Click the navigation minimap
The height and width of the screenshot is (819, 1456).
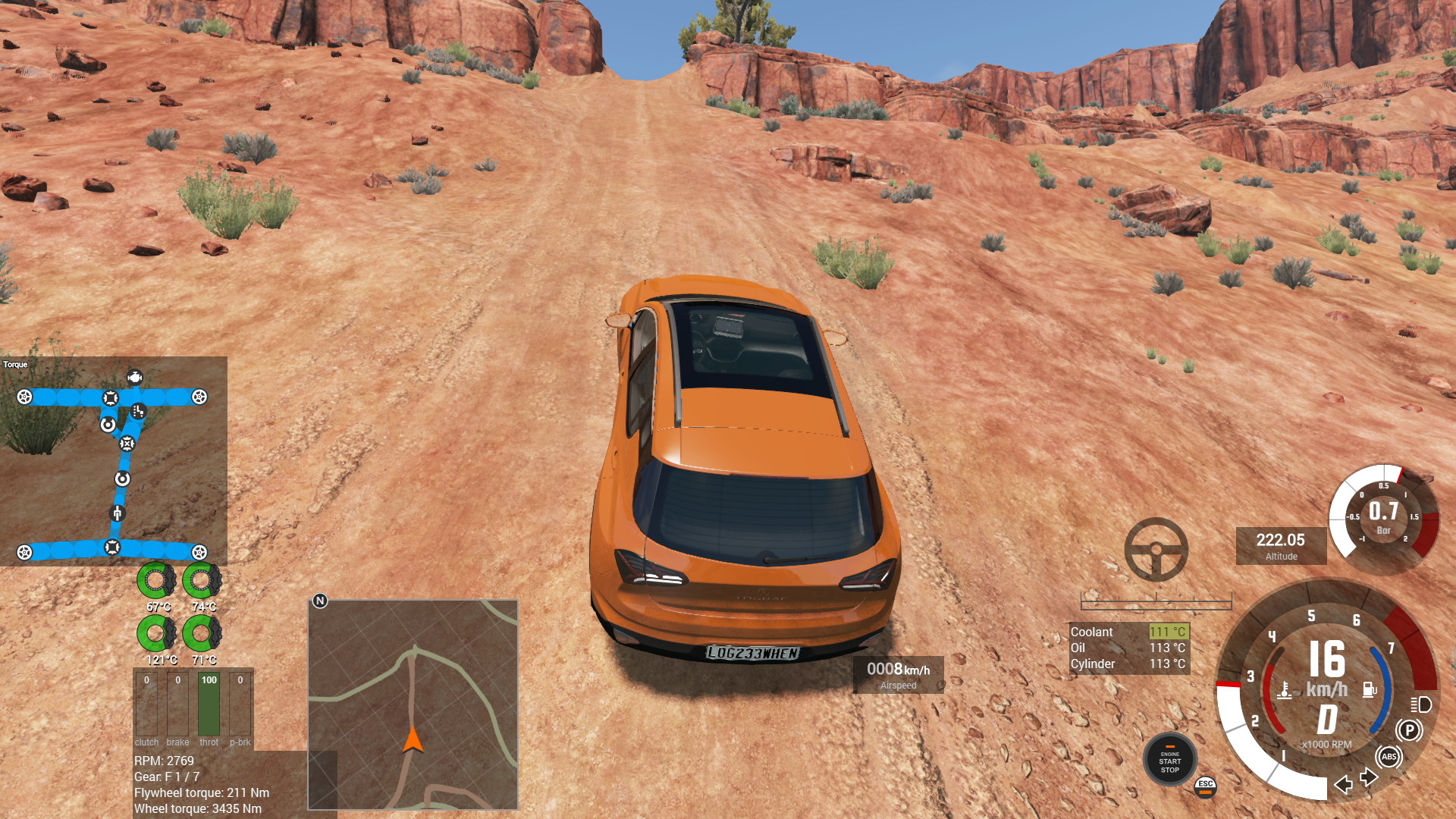coord(413,704)
